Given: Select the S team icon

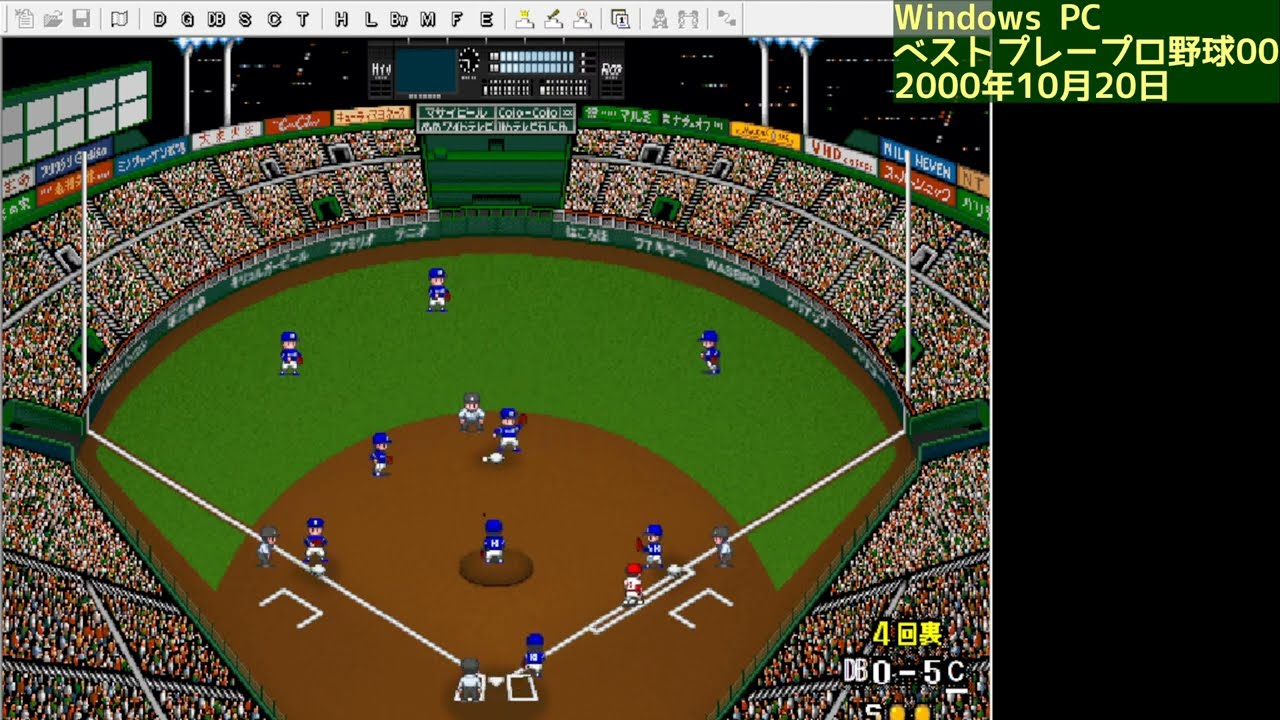Looking at the screenshot, I should 246,16.
